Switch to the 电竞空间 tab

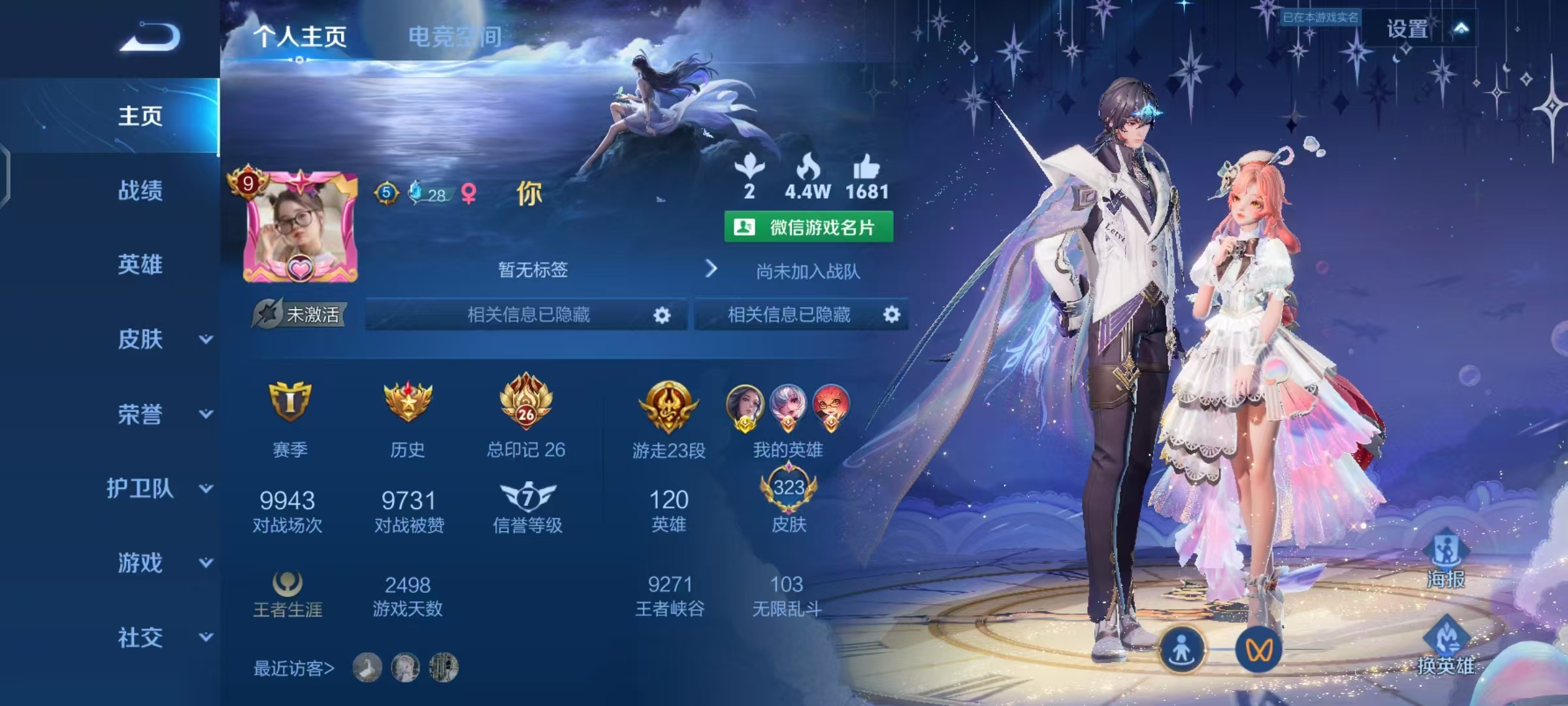pos(455,37)
